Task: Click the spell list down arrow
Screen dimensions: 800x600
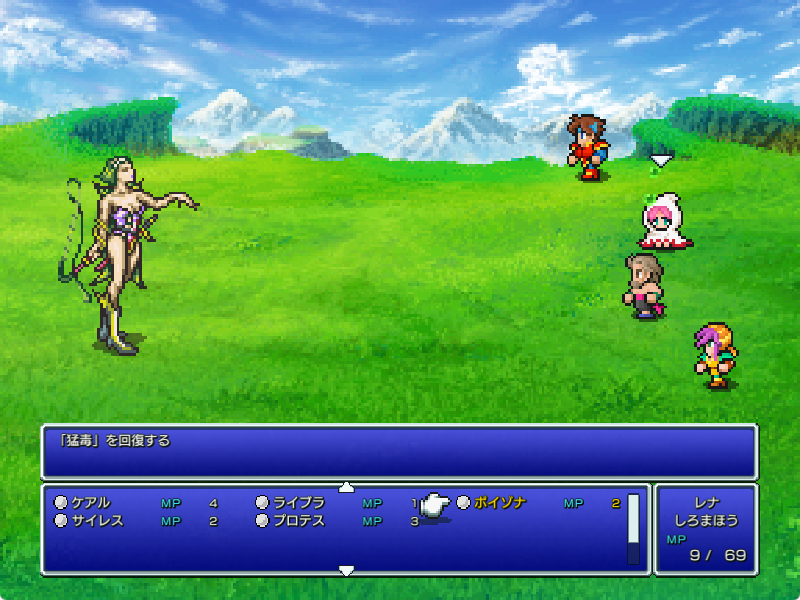Action: (346, 570)
